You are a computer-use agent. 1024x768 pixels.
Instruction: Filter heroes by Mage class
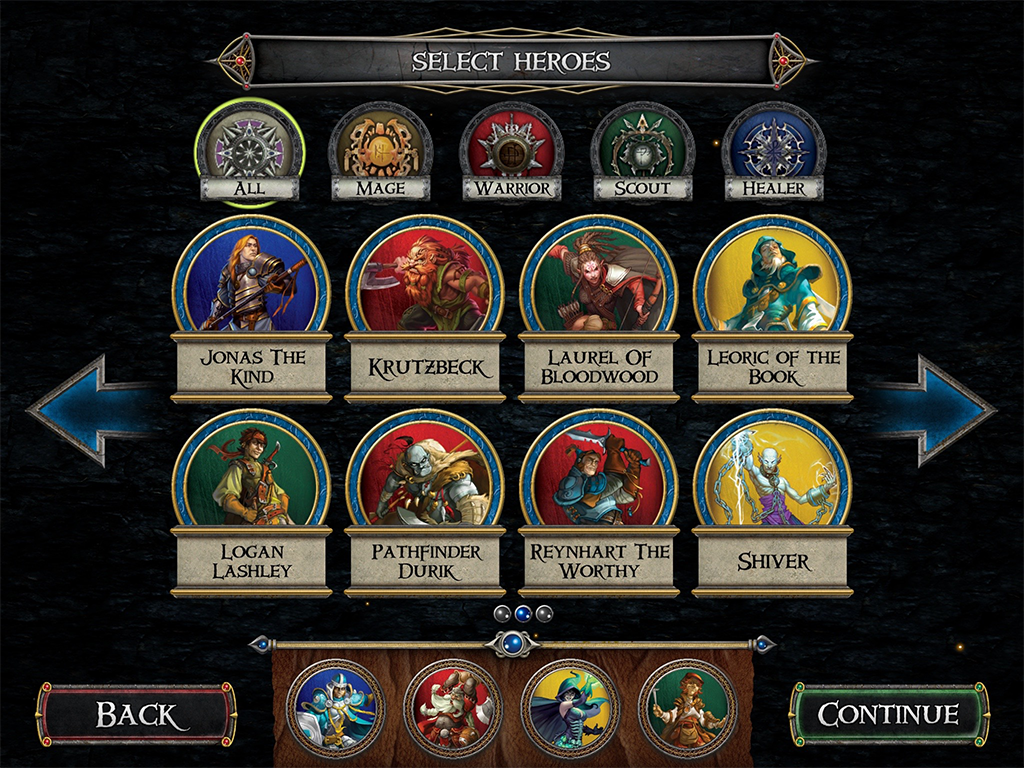click(x=381, y=154)
